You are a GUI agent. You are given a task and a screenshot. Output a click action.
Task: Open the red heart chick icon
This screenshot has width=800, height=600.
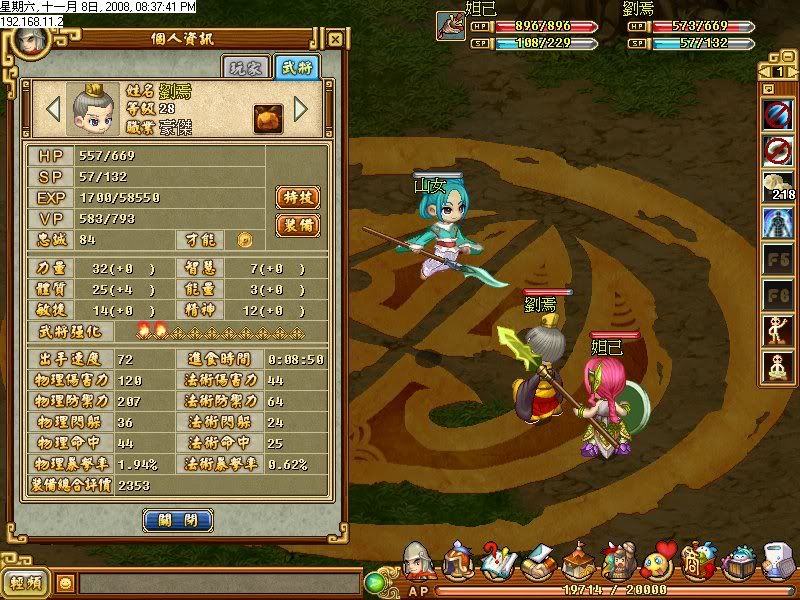click(657, 562)
